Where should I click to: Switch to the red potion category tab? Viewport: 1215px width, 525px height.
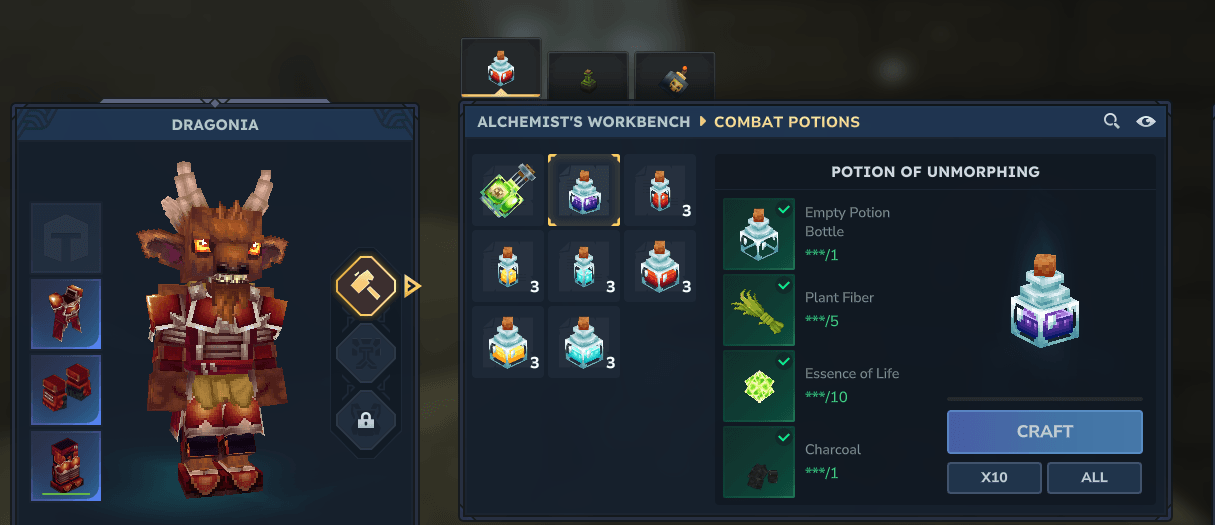[x=501, y=70]
